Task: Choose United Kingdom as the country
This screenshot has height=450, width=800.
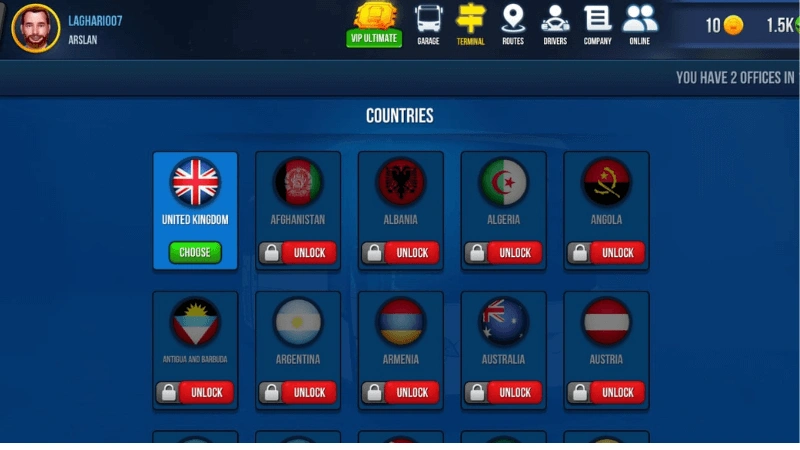Action: (x=195, y=252)
